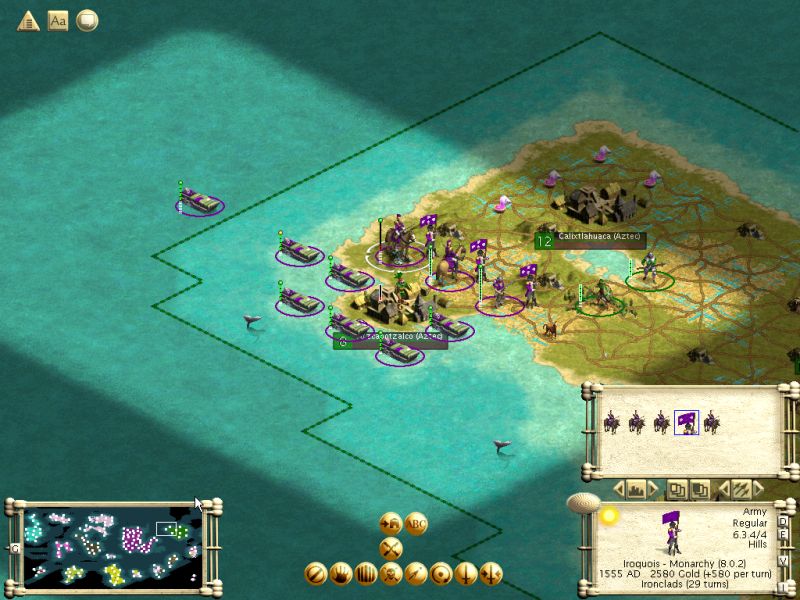Select the hand-icon wait order
The width and height of the screenshot is (800, 600).
(341, 574)
